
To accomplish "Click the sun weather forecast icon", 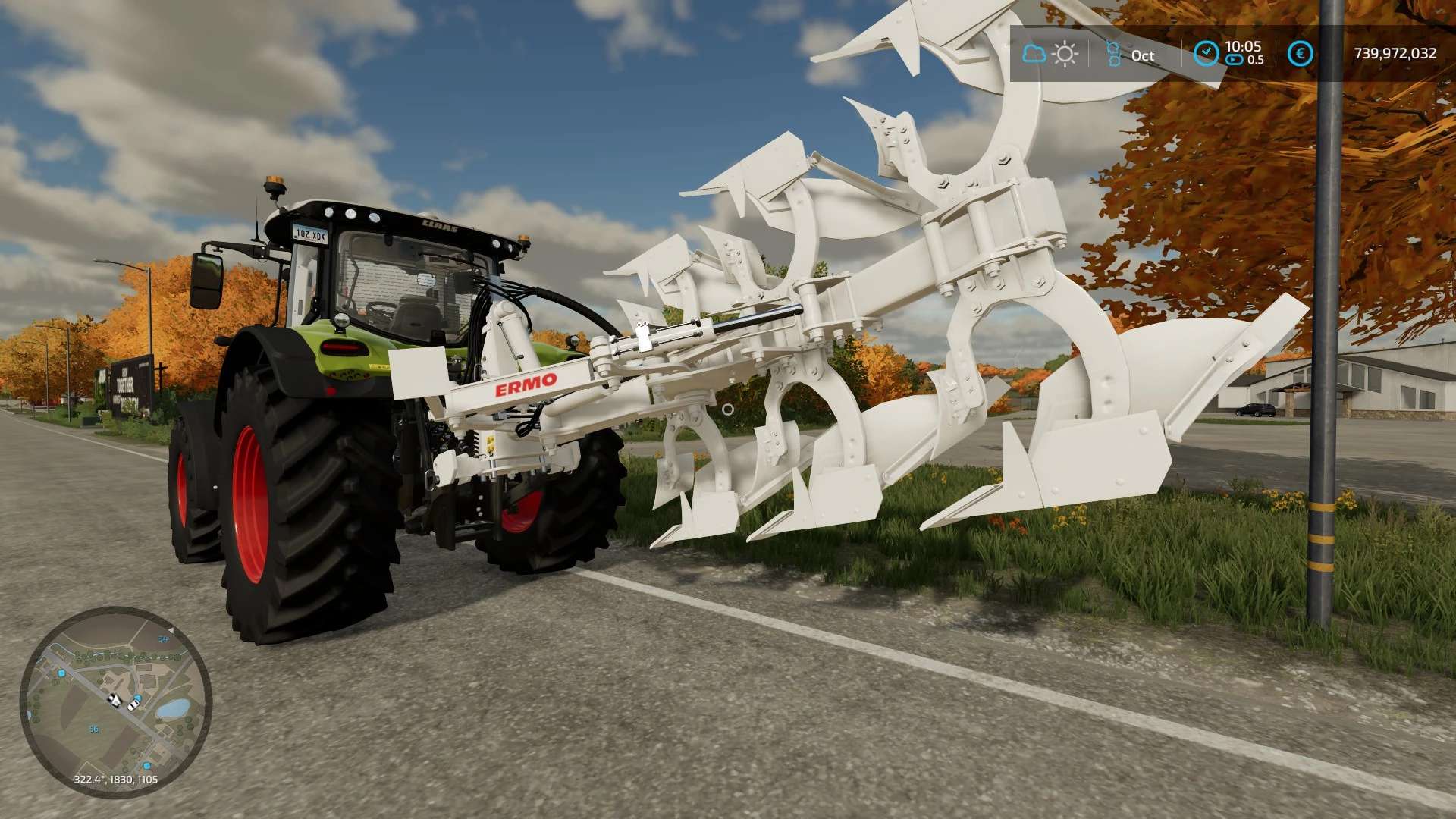I will (1065, 54).
